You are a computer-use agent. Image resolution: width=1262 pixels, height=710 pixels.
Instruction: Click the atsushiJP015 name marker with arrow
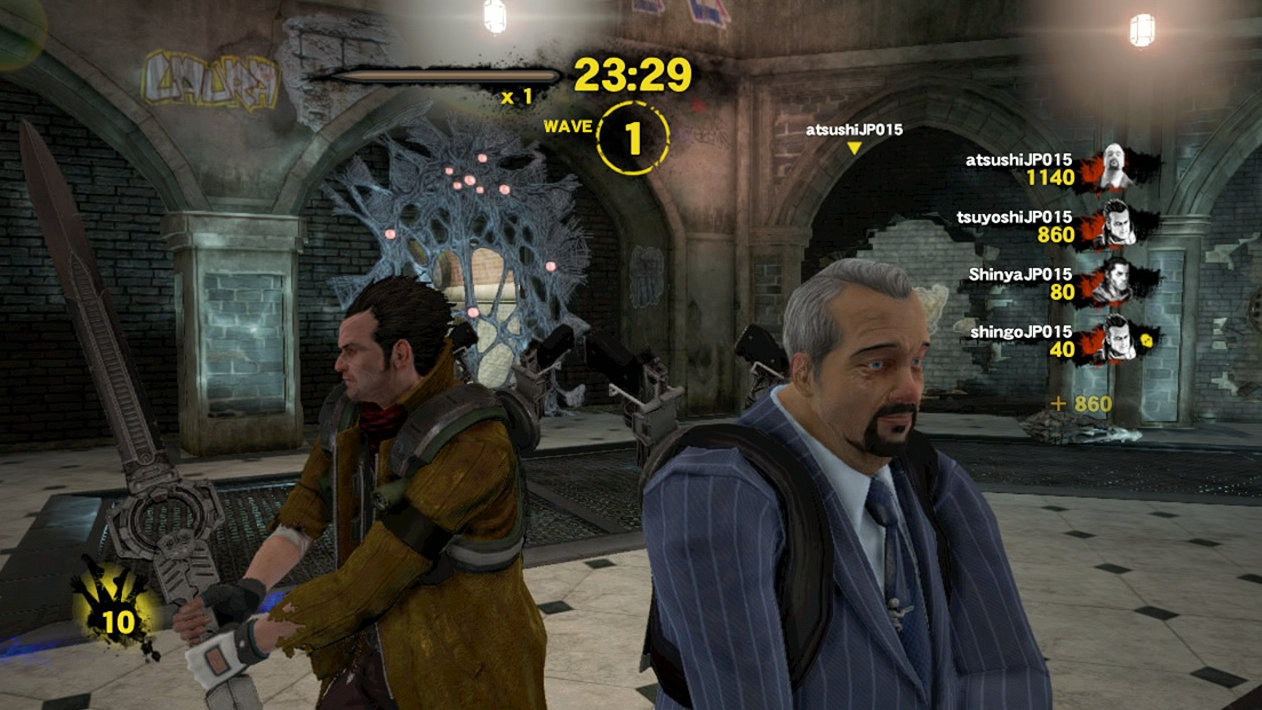(854, 137)
